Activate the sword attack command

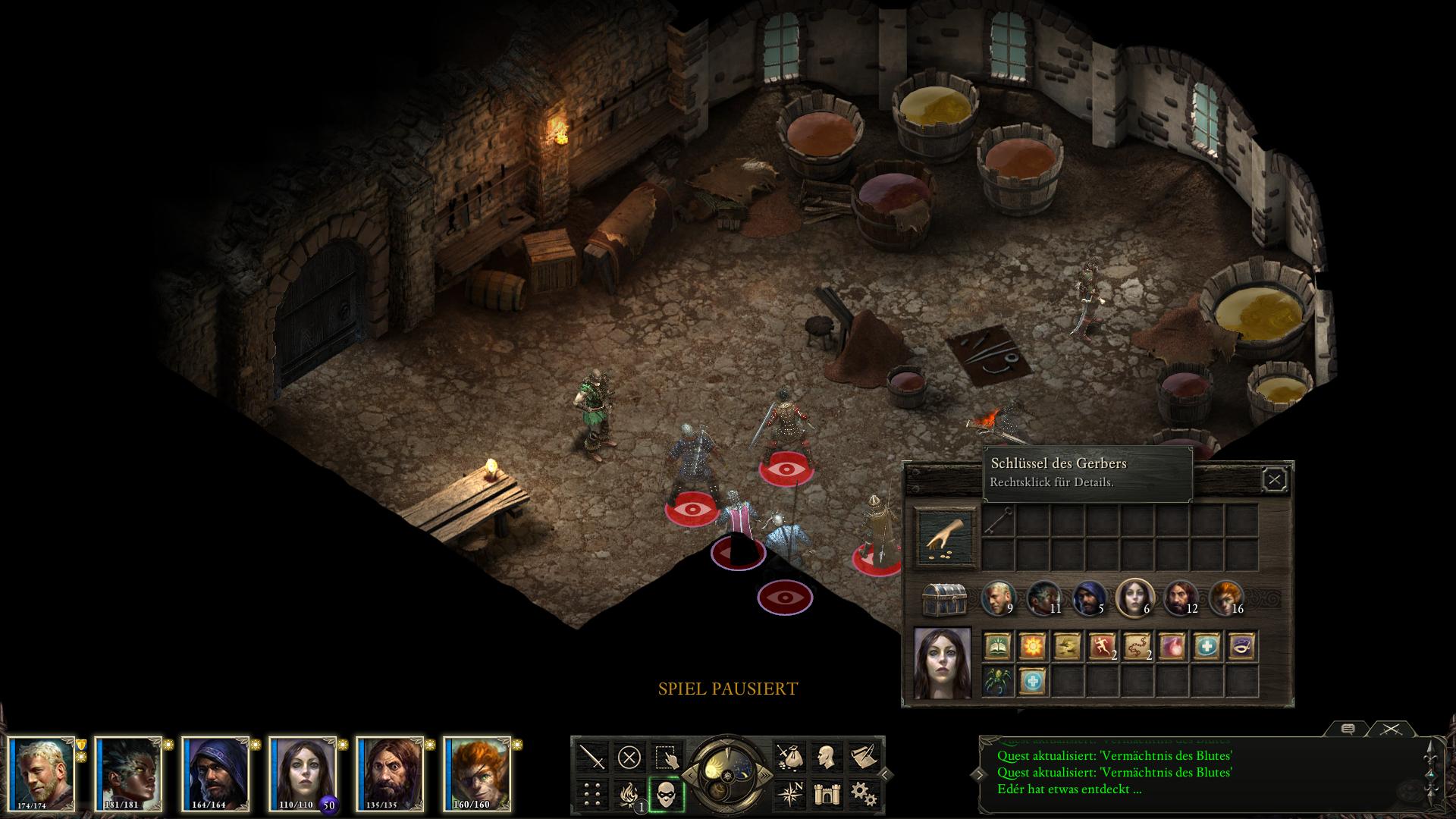592,757
